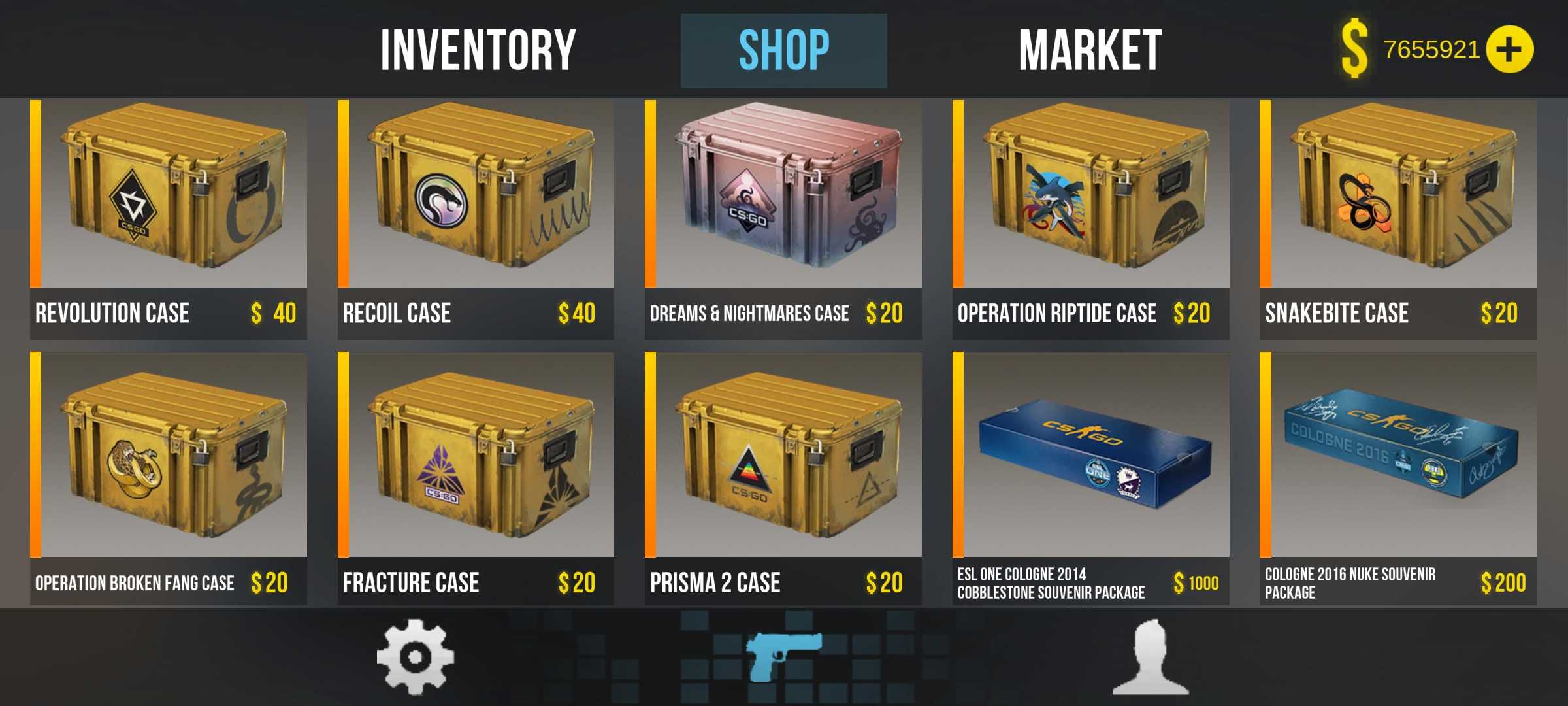Open the Snakebite Case listing
1568x706 pixels.
click(1397, 219)
